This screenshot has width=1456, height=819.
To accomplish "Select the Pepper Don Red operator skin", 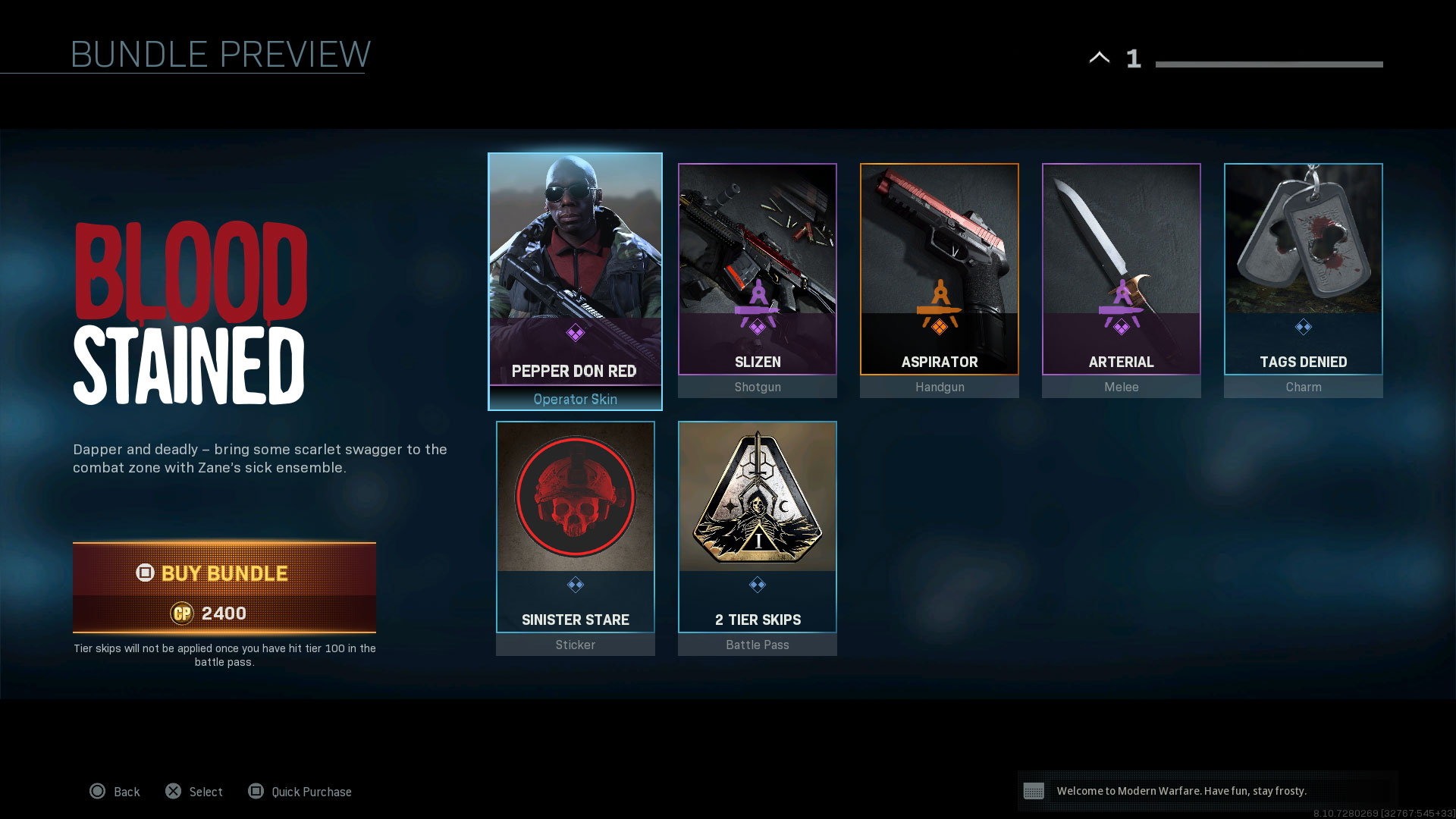I will click(x=575, y=281).
